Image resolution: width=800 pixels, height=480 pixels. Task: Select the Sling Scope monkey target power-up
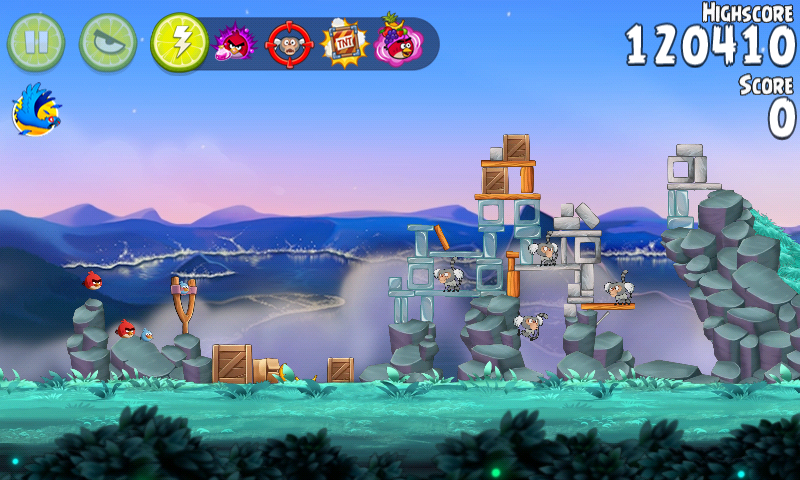(290, 43)
